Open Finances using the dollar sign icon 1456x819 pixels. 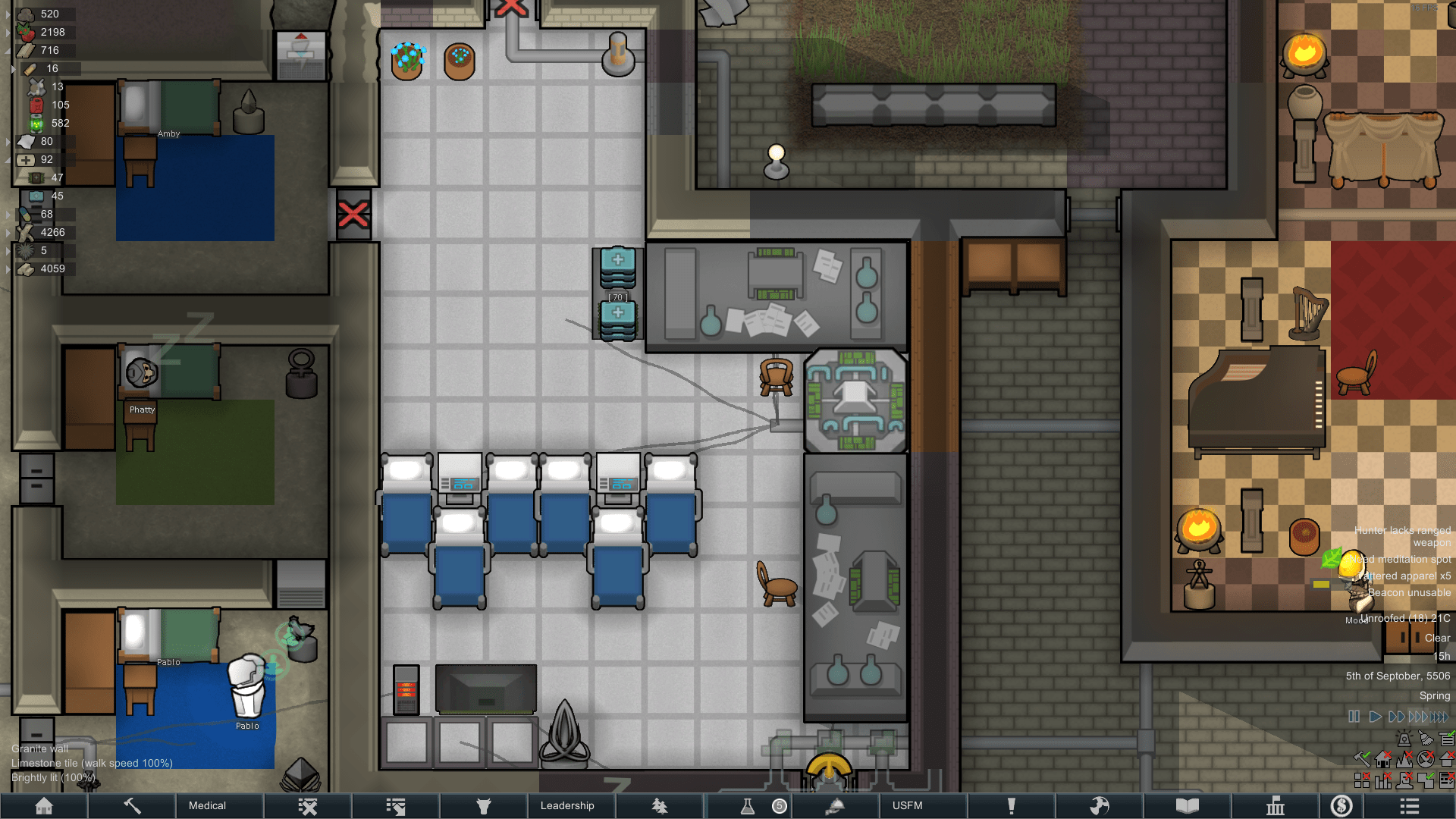pos(1341,805)
